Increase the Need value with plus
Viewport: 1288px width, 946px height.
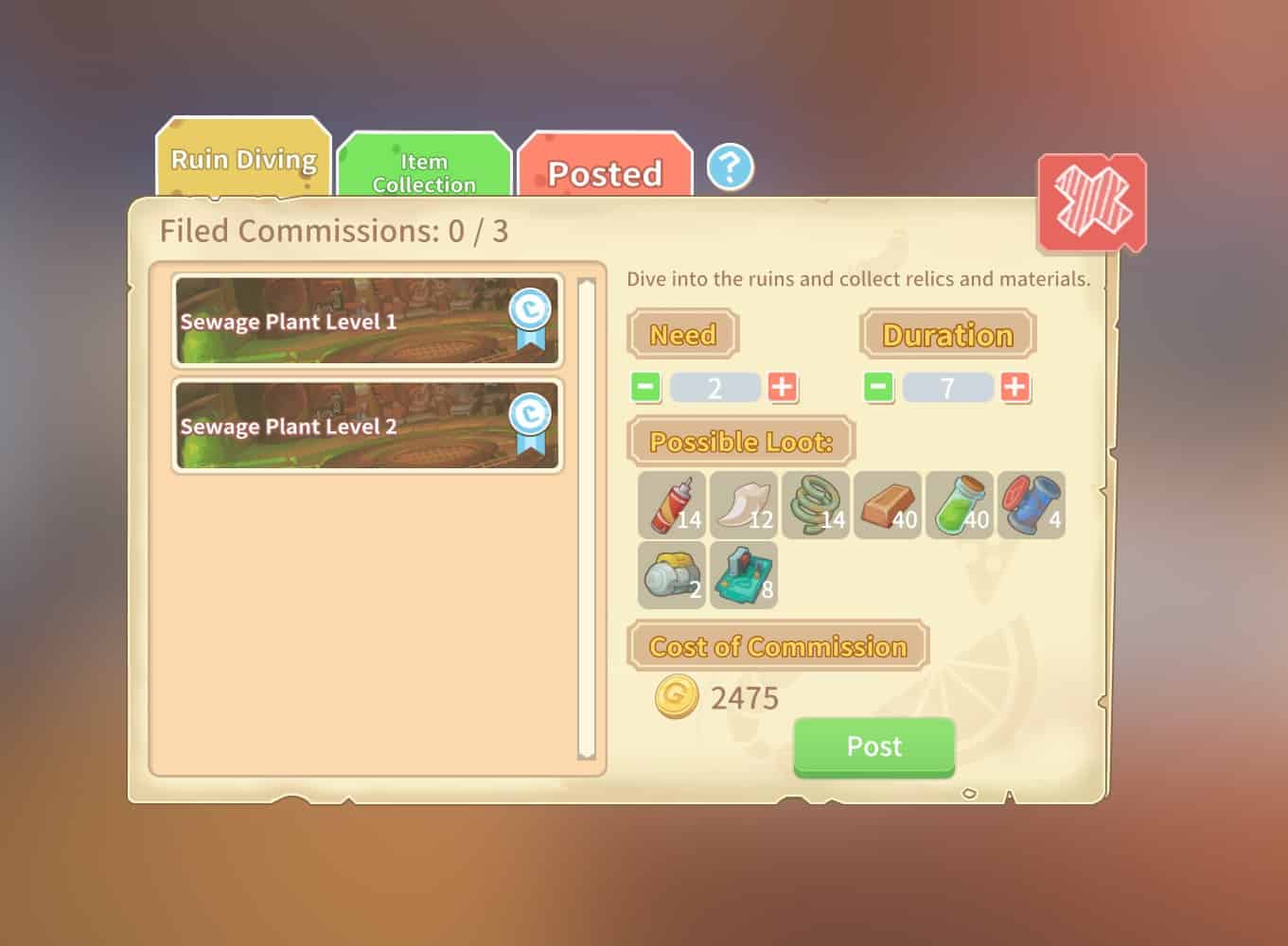[783, 387]
